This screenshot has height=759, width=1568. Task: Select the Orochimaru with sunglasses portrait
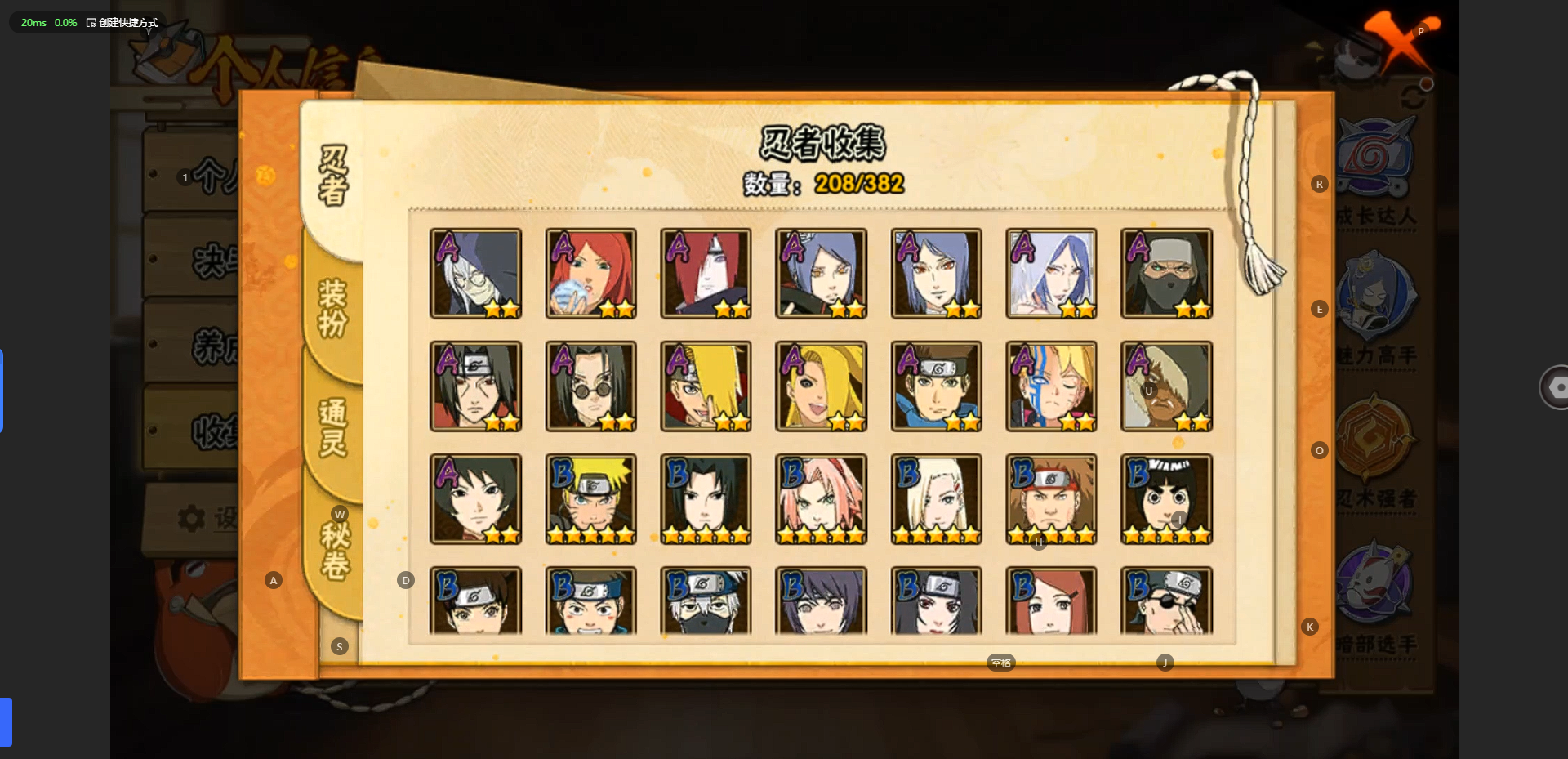(x=590, y=386)
